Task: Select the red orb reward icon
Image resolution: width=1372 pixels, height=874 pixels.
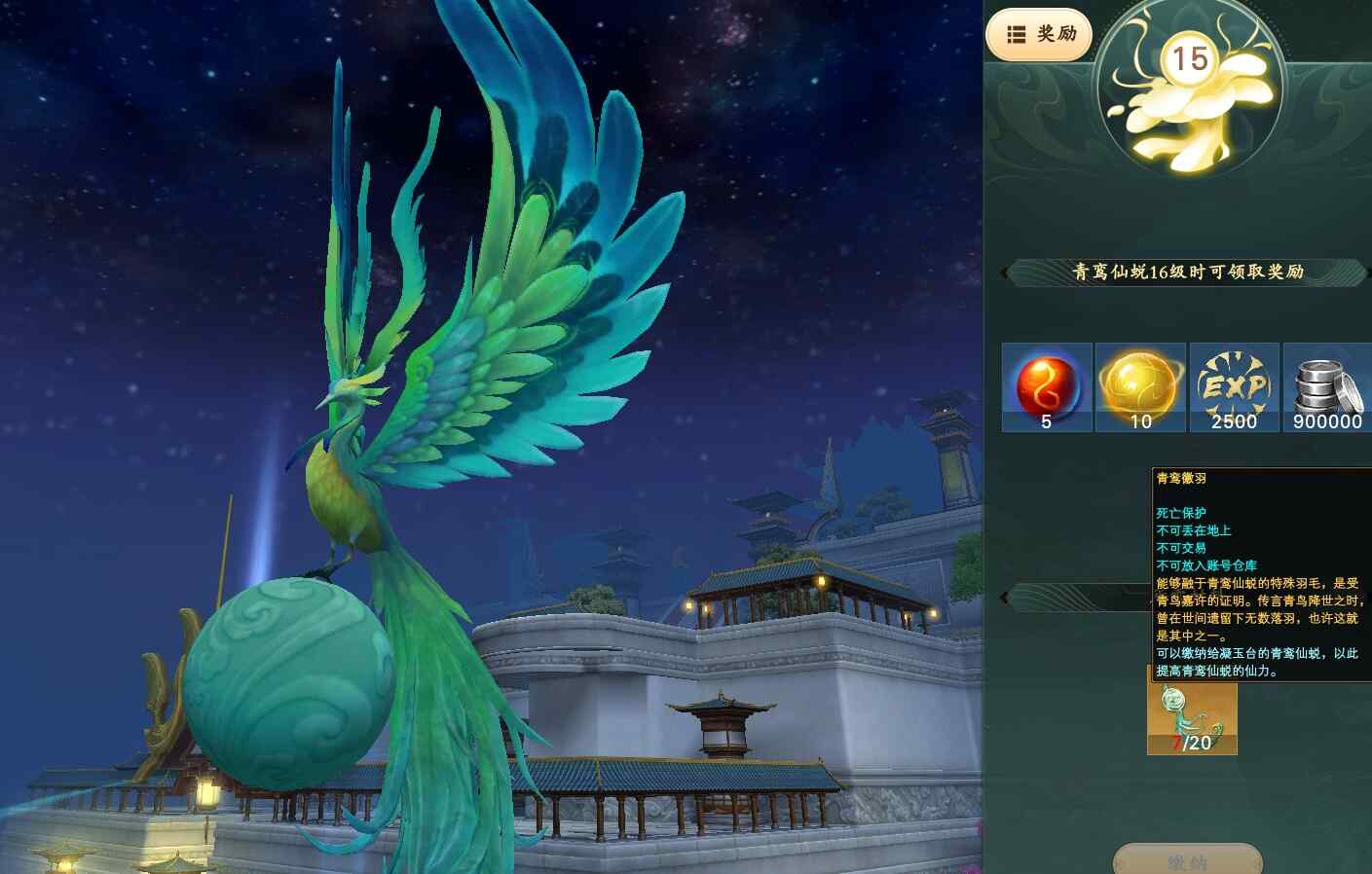Action: pyautogui.click(x=1047, y=387)
